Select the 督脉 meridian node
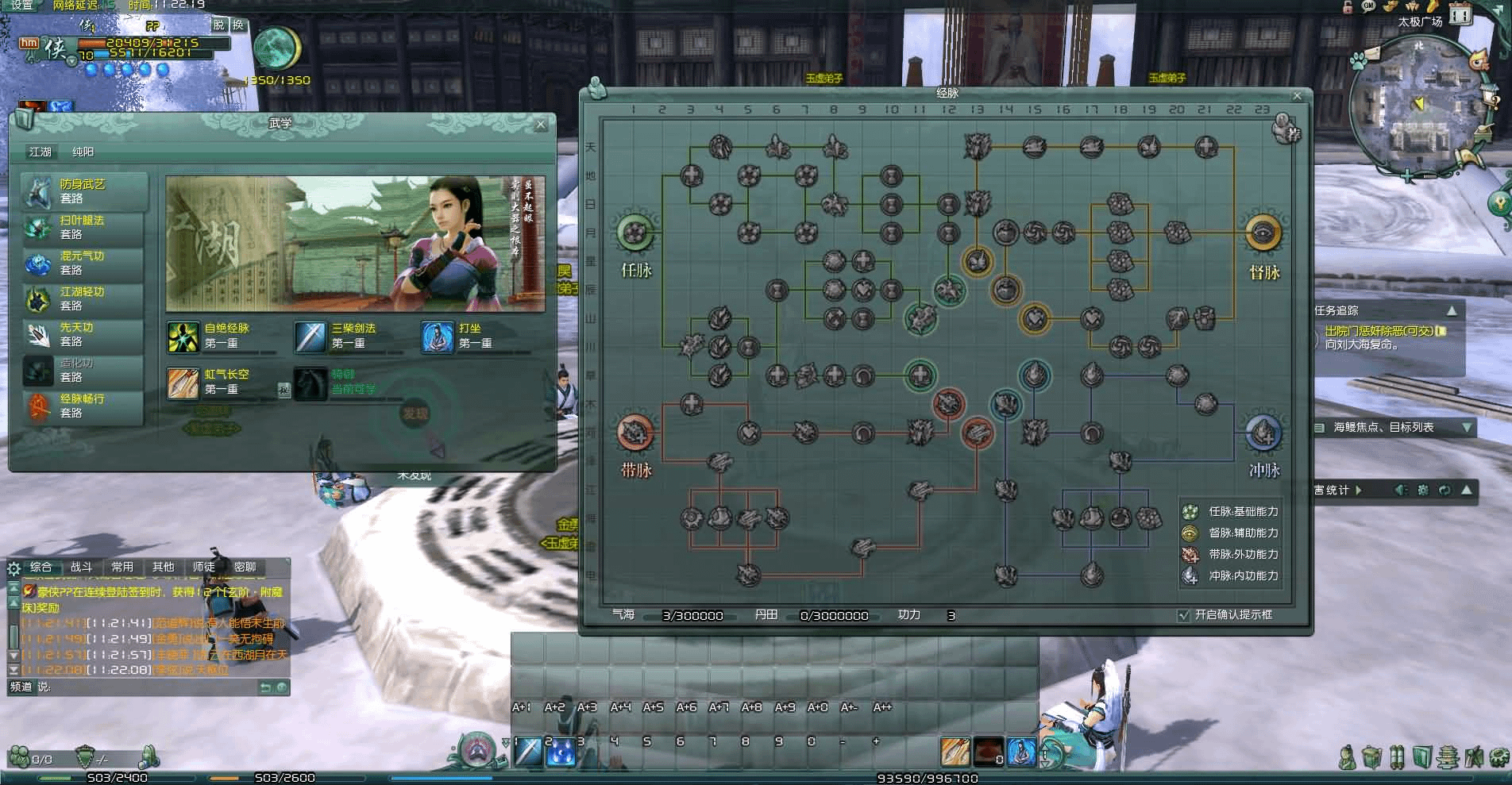This screenshot has height=785, width=1512. point(1263,233)
